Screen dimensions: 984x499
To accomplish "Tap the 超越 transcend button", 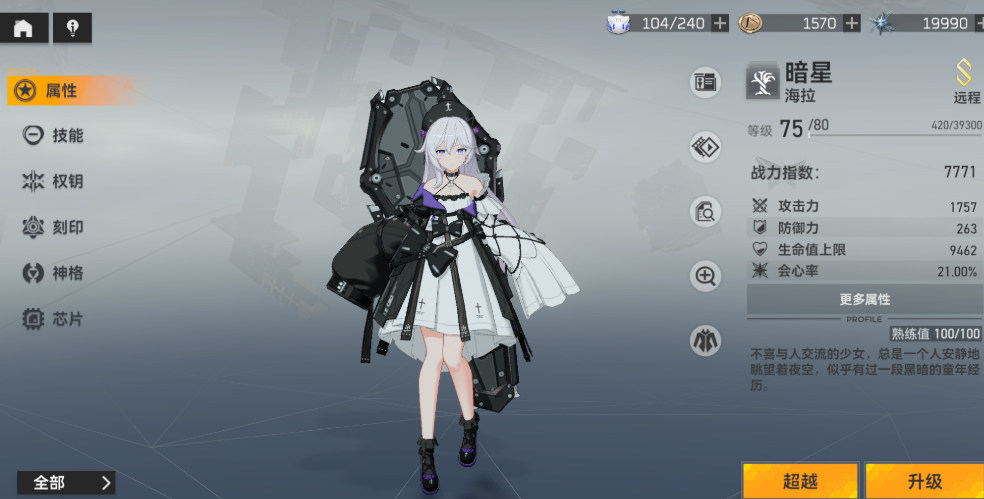I will (x=799, y=481).
